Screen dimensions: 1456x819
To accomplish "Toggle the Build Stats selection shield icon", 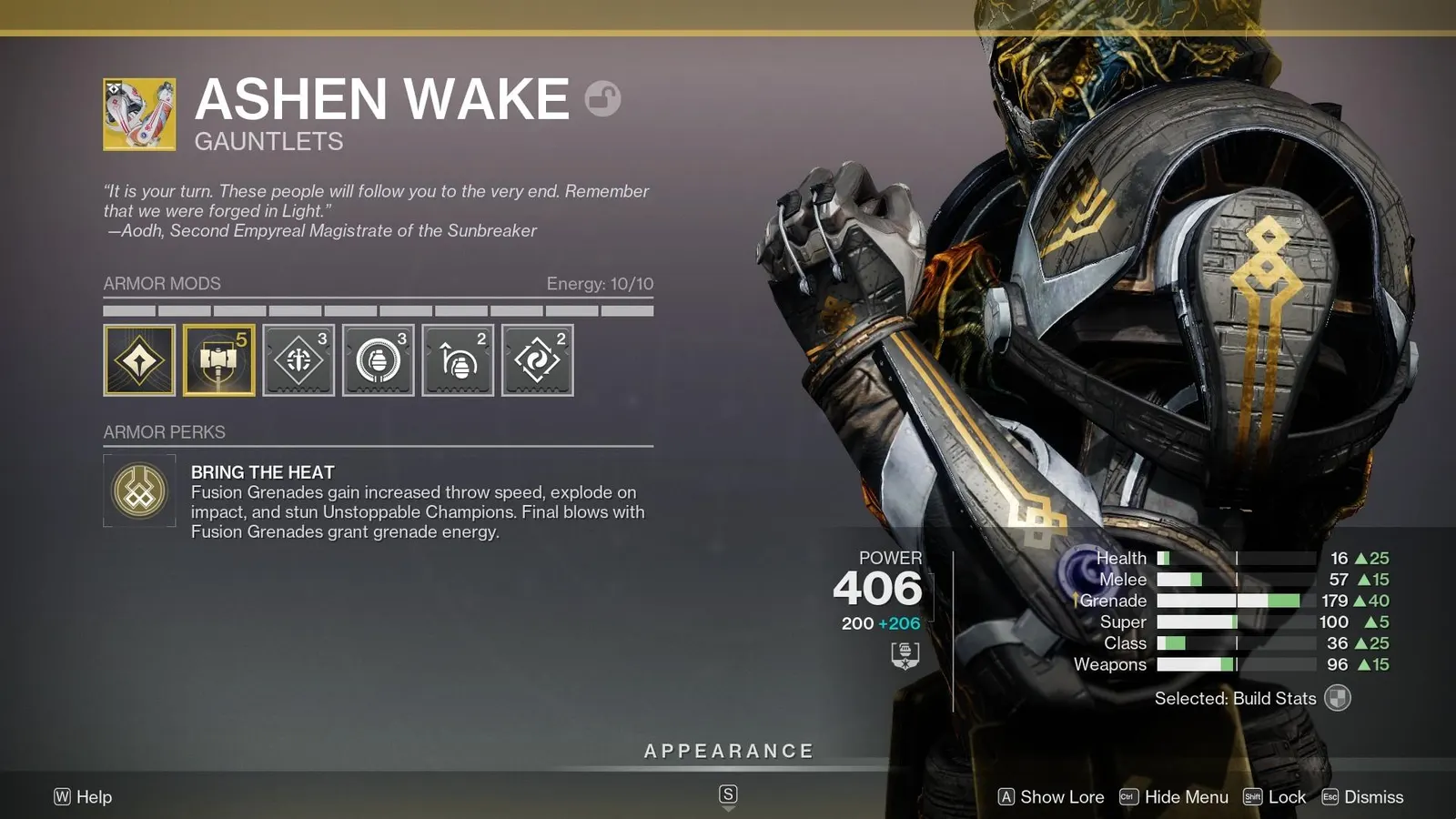I will [x=1338, y=698].
